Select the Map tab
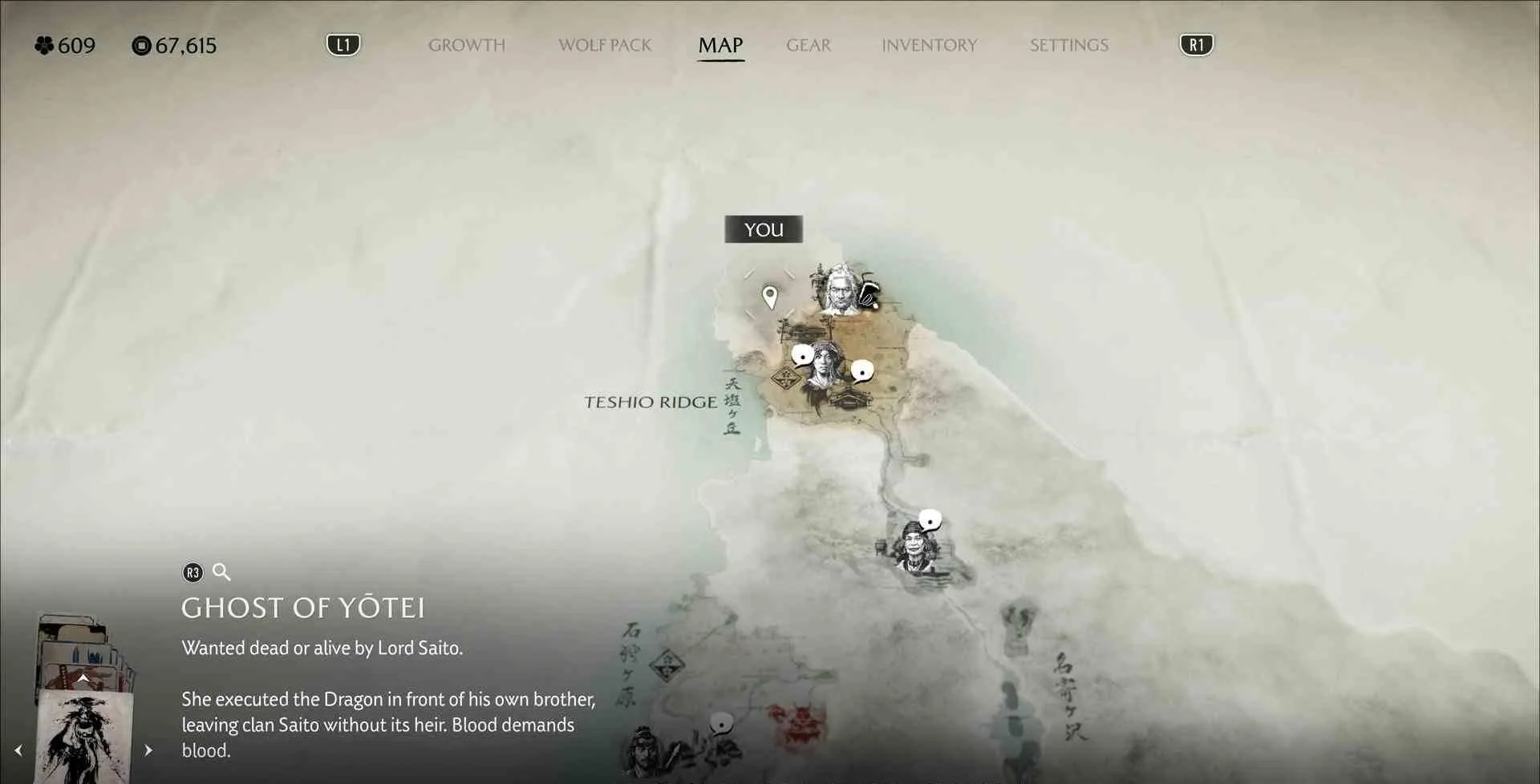The height and width of the screenshot is (784, 1540). click(720, 46)
